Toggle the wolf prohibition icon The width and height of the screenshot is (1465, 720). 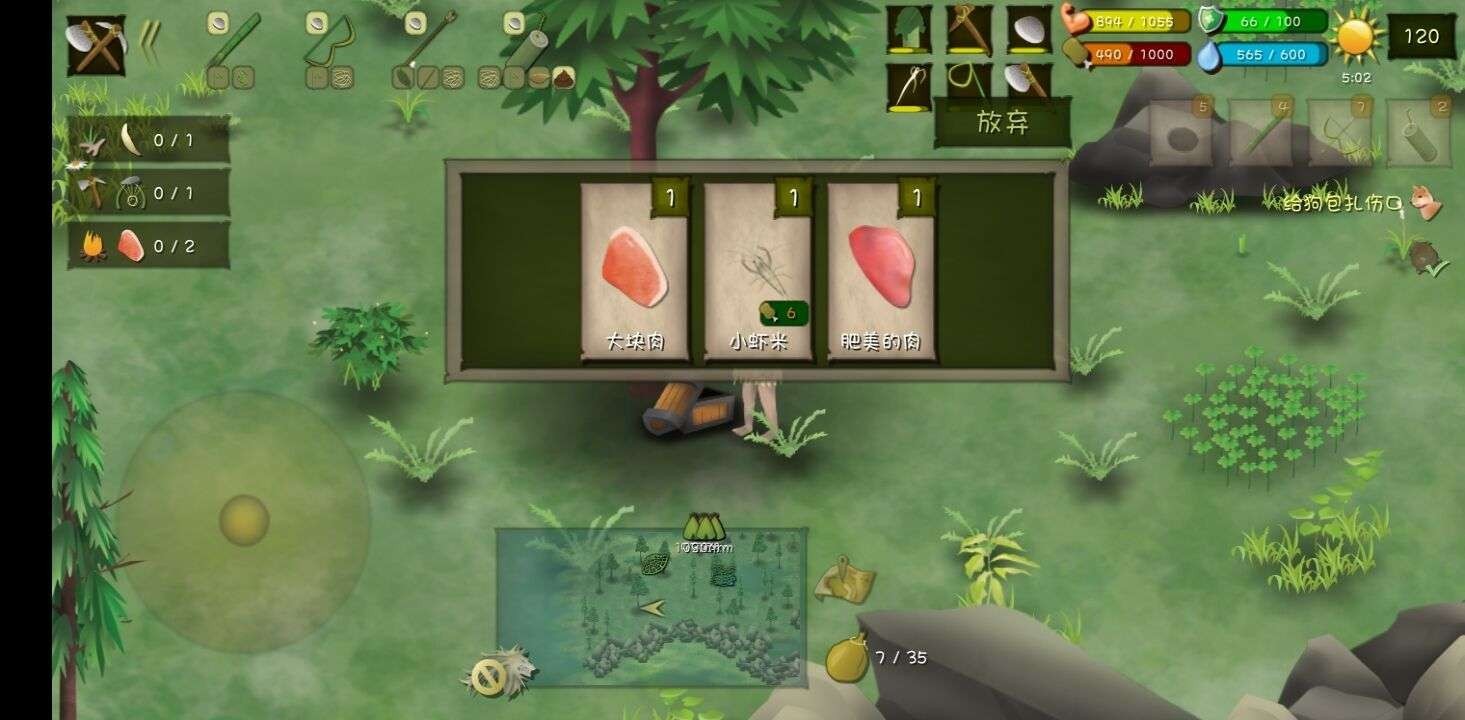(499, 675)
